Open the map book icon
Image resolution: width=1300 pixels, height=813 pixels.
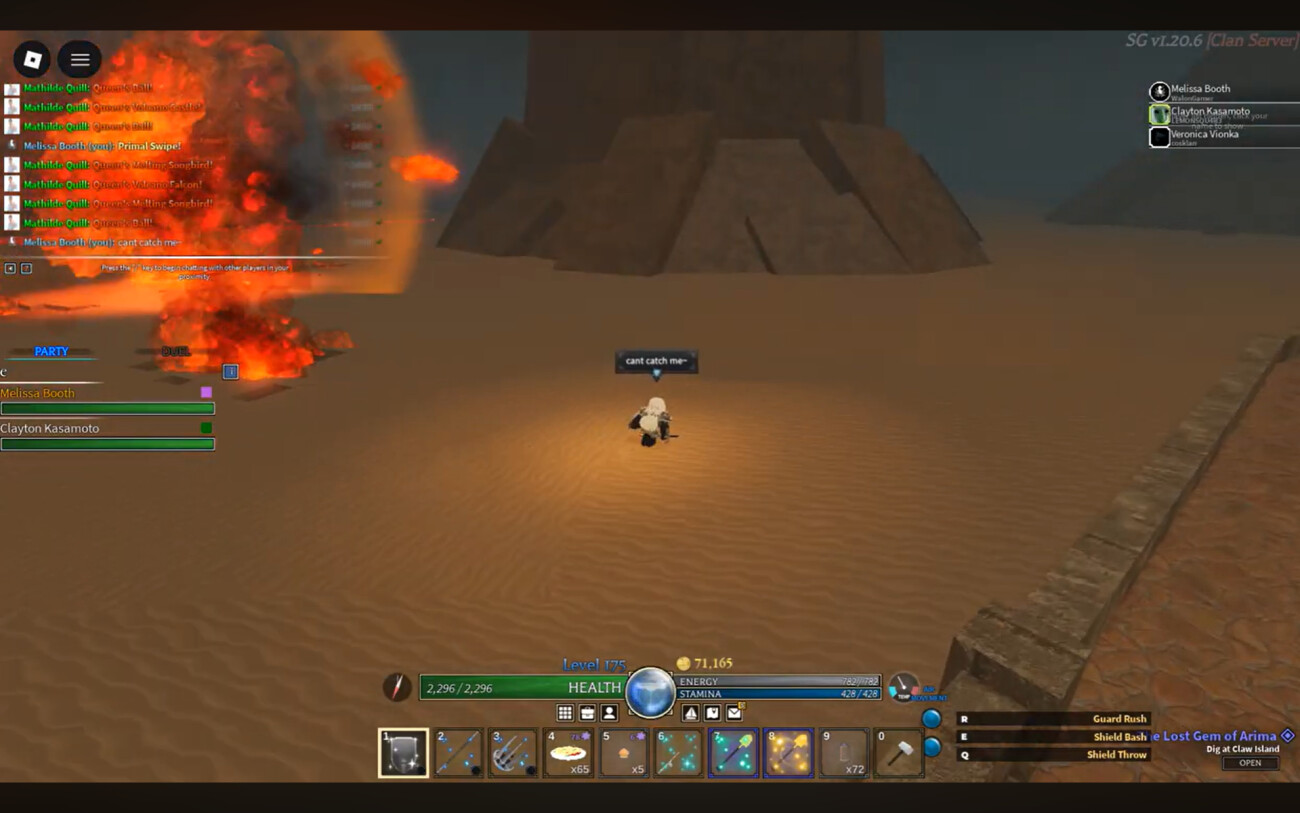point(712,713)
